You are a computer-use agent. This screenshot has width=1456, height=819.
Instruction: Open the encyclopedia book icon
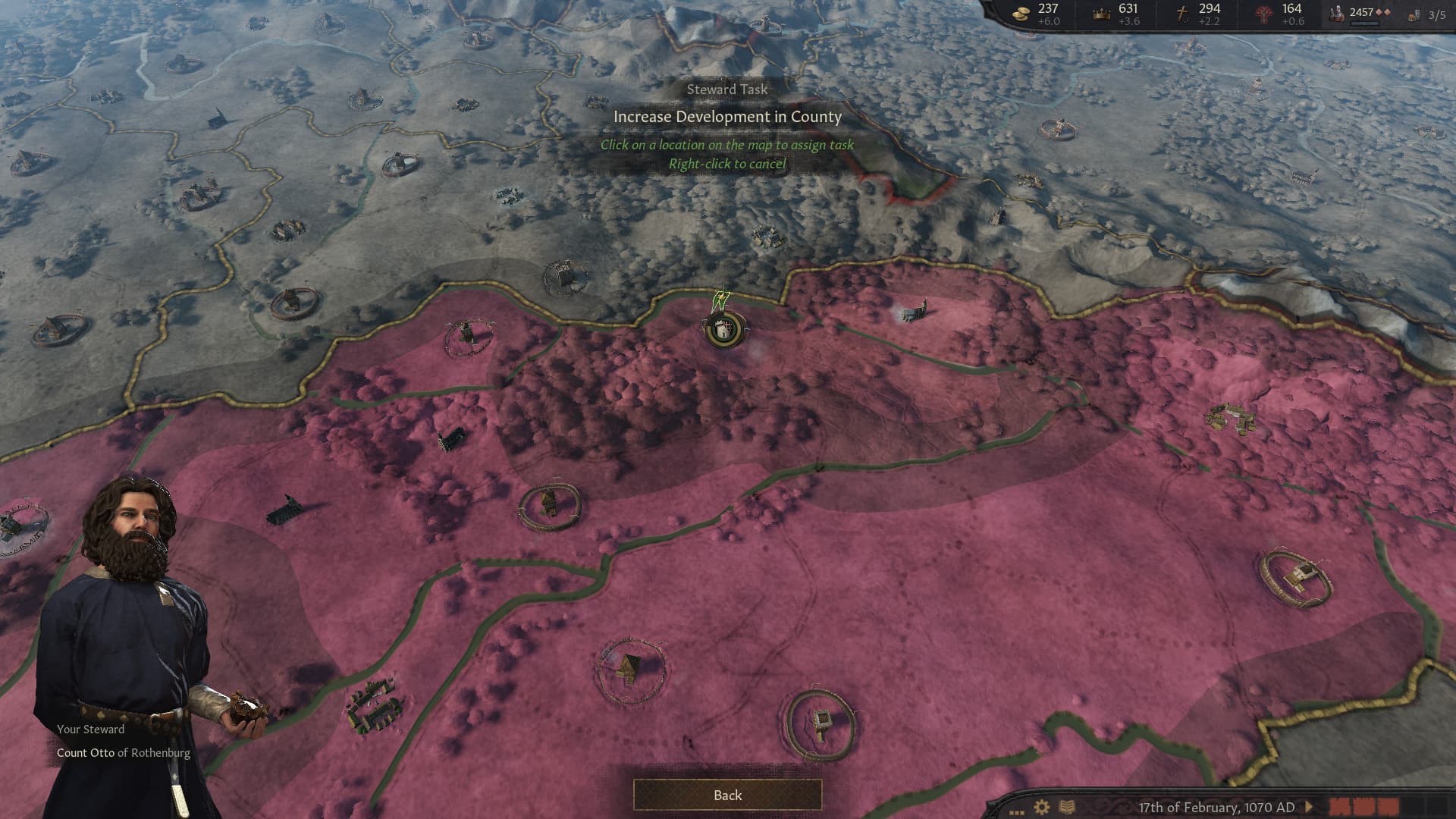1066,805
